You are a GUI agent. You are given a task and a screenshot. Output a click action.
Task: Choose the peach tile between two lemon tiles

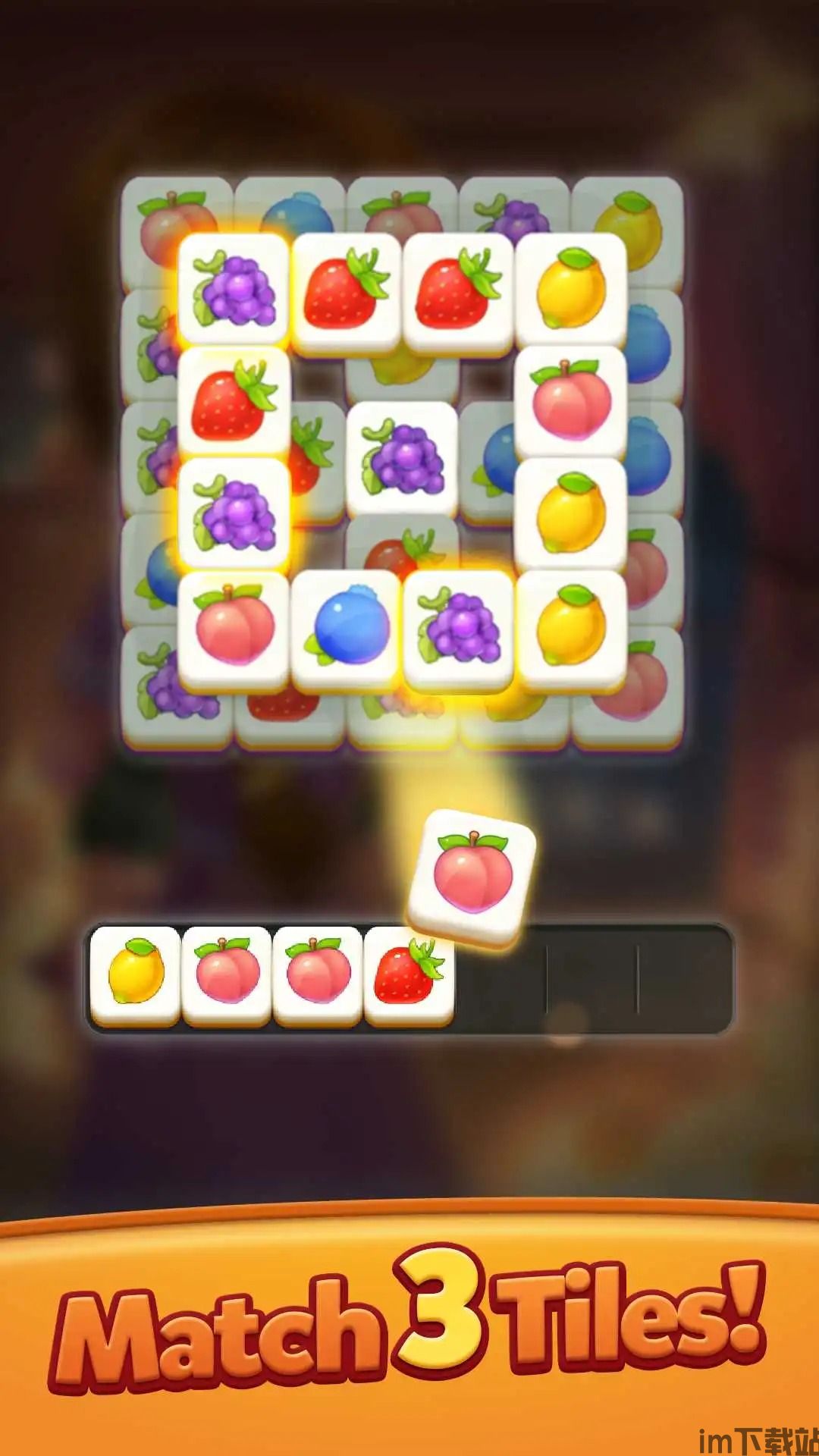[x=570, y=402]
